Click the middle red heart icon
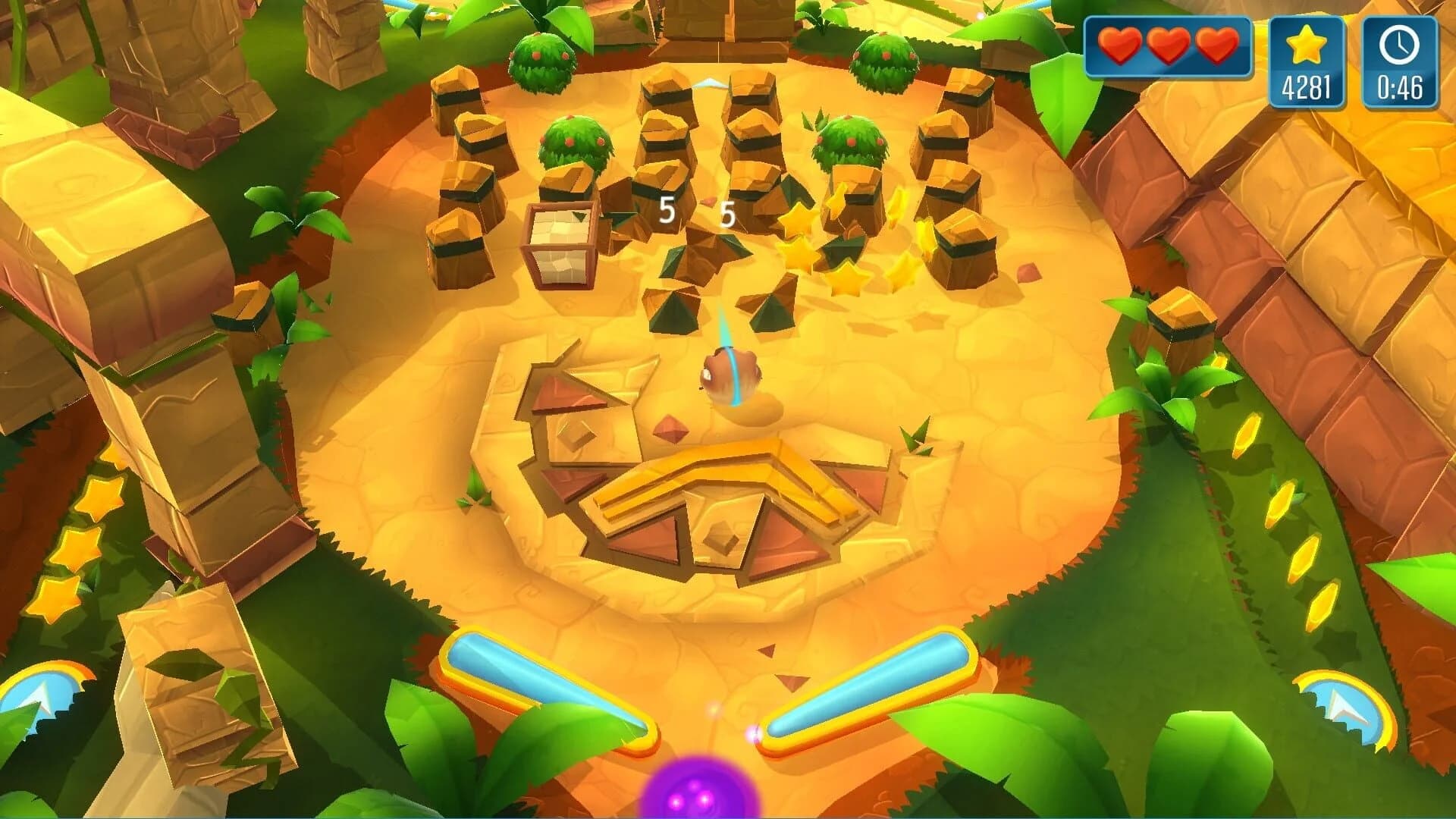This screenshot has height=819, width=1456. [1169, 47]
